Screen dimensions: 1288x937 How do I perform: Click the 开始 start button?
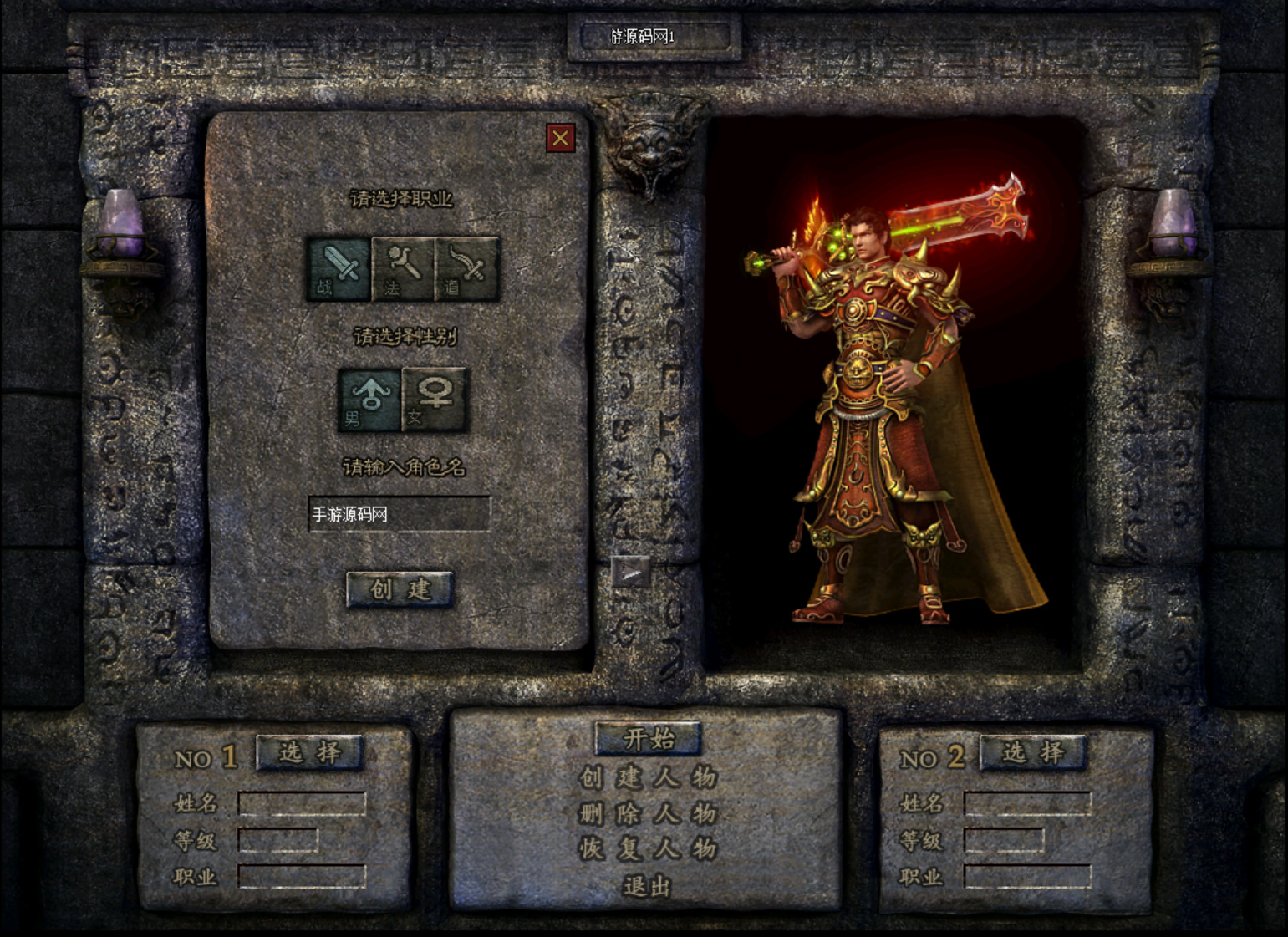(x=648, y=738)
